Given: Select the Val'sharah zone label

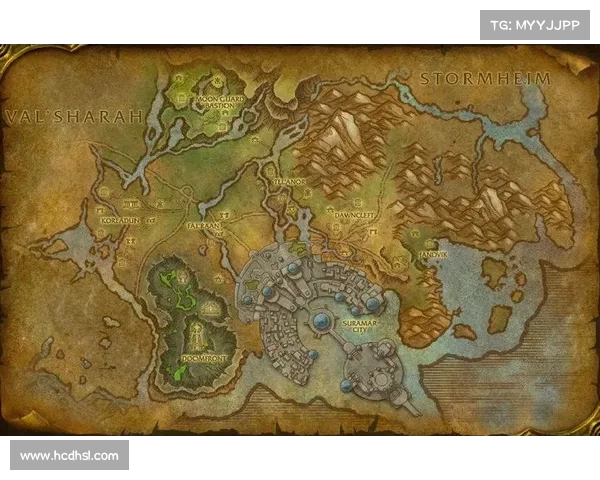Looking at the screenshot, I should (x=75, y=116).
